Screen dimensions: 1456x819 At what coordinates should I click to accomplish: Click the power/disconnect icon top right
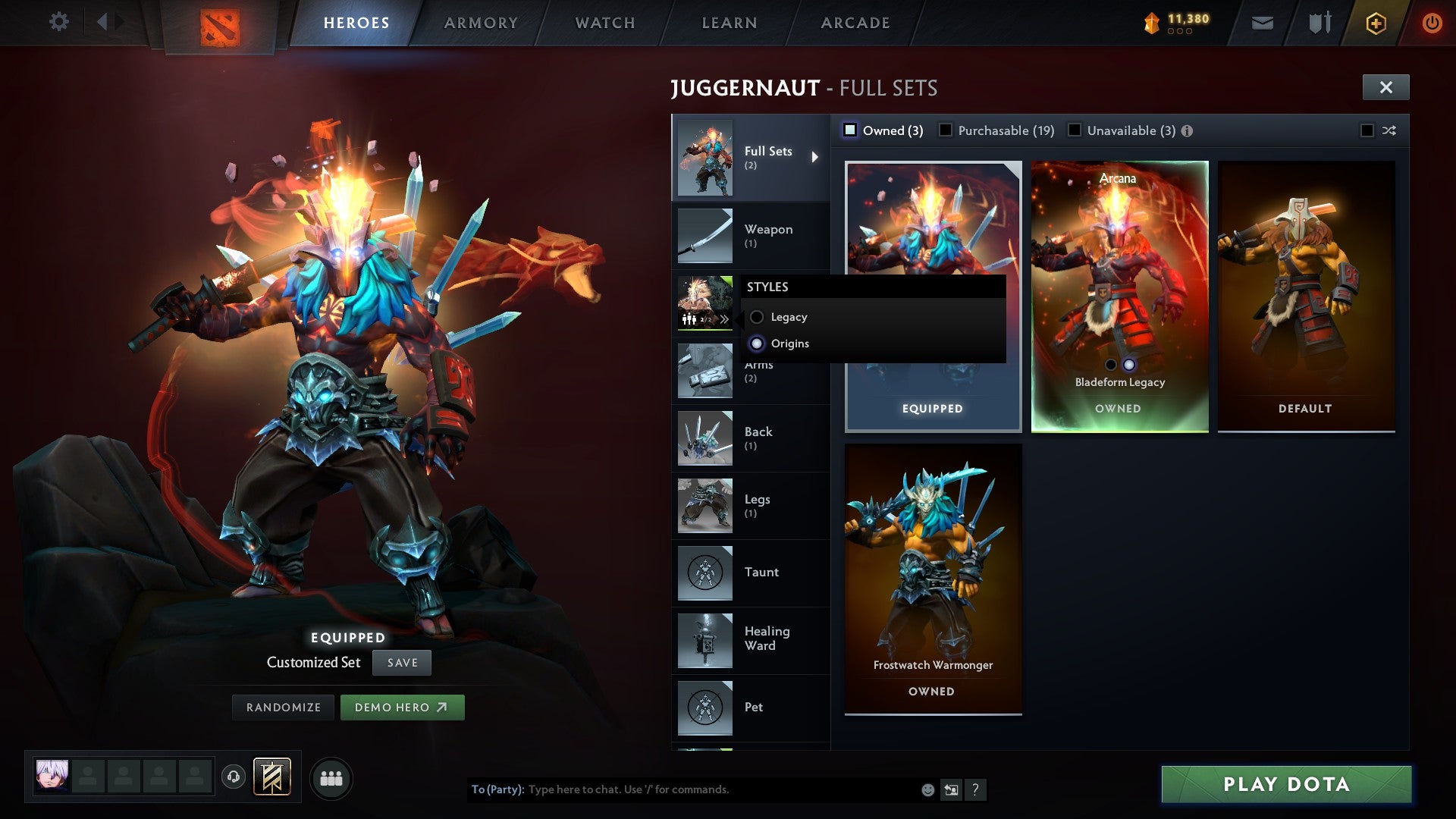[x=1432, y=23]
